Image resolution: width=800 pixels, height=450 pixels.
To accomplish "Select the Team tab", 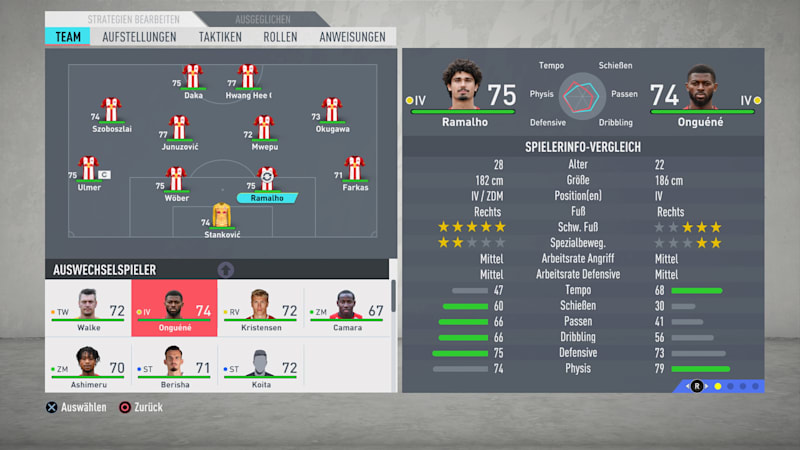I will 69,36.
